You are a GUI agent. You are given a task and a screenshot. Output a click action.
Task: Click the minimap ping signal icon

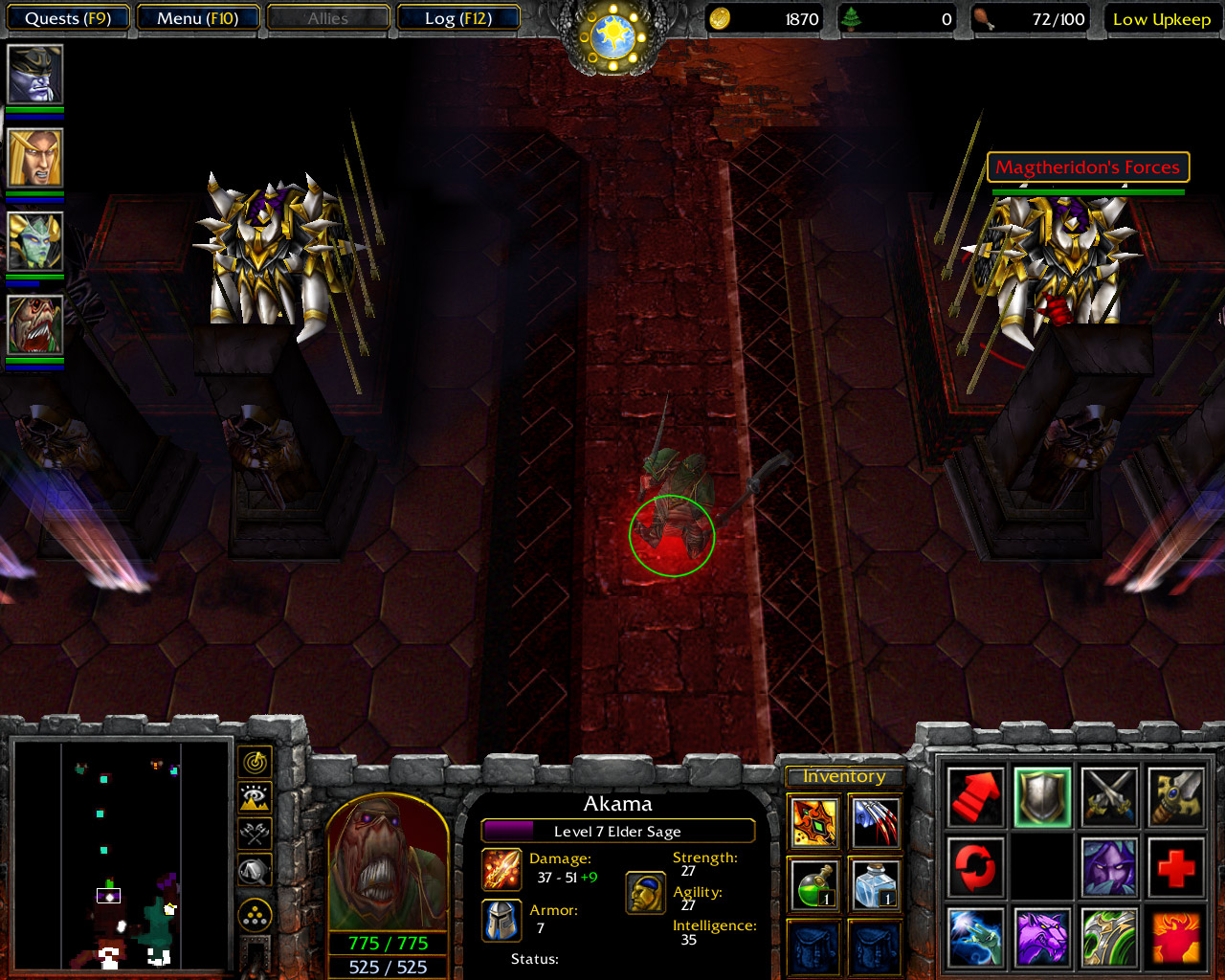255,763
